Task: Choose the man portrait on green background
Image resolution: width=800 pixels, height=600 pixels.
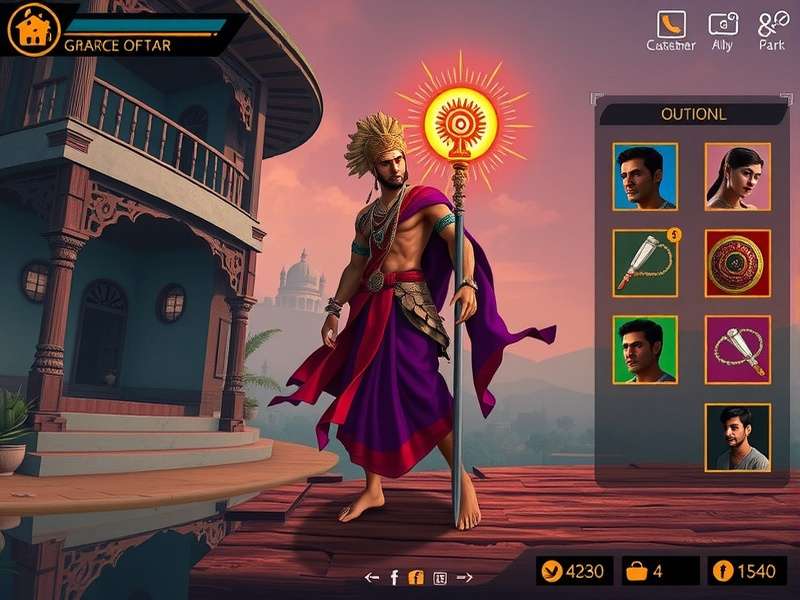Action: (645, 349)
